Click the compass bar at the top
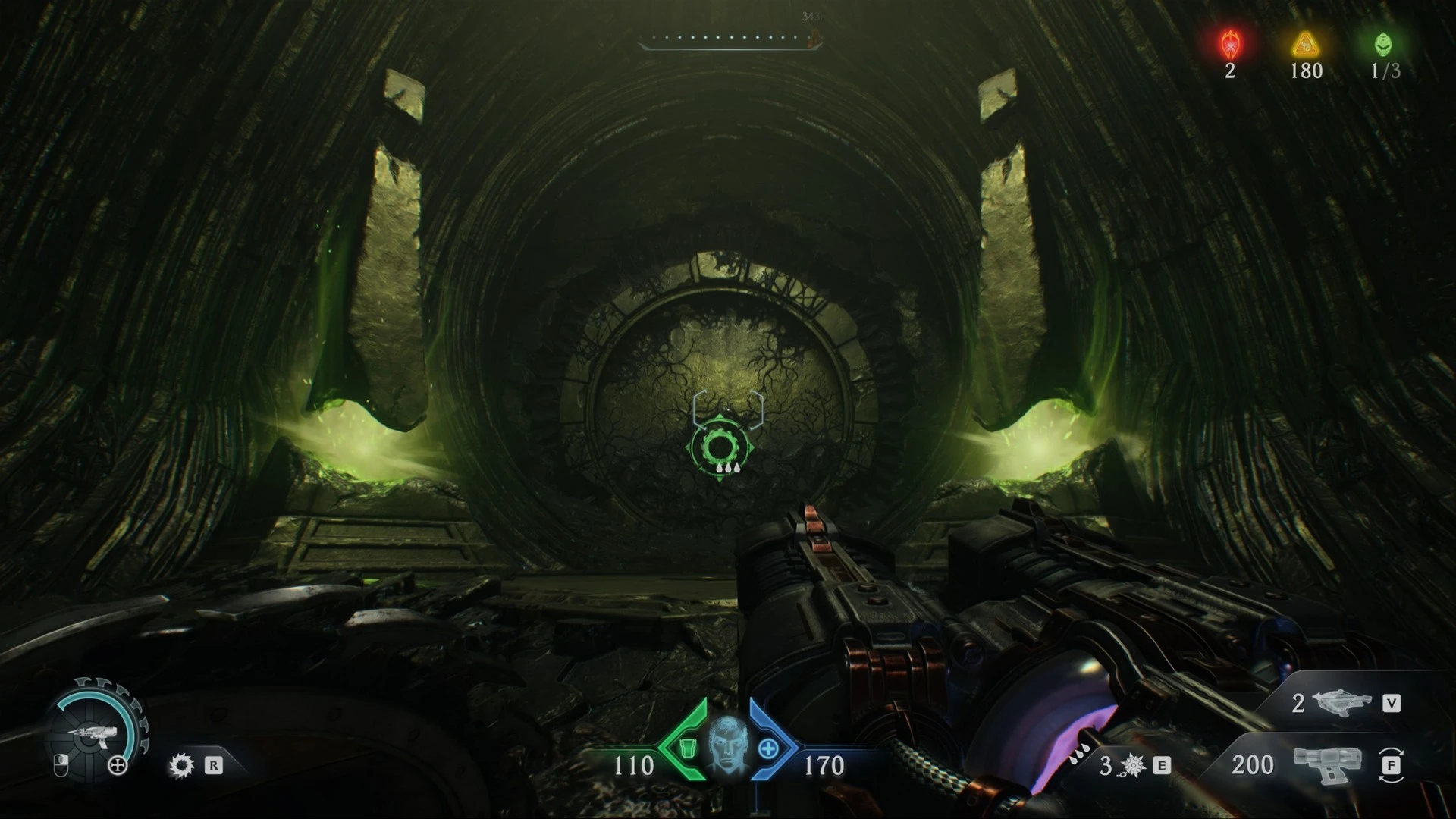Viewport: 1456px width, 819px height. point(730,39)
